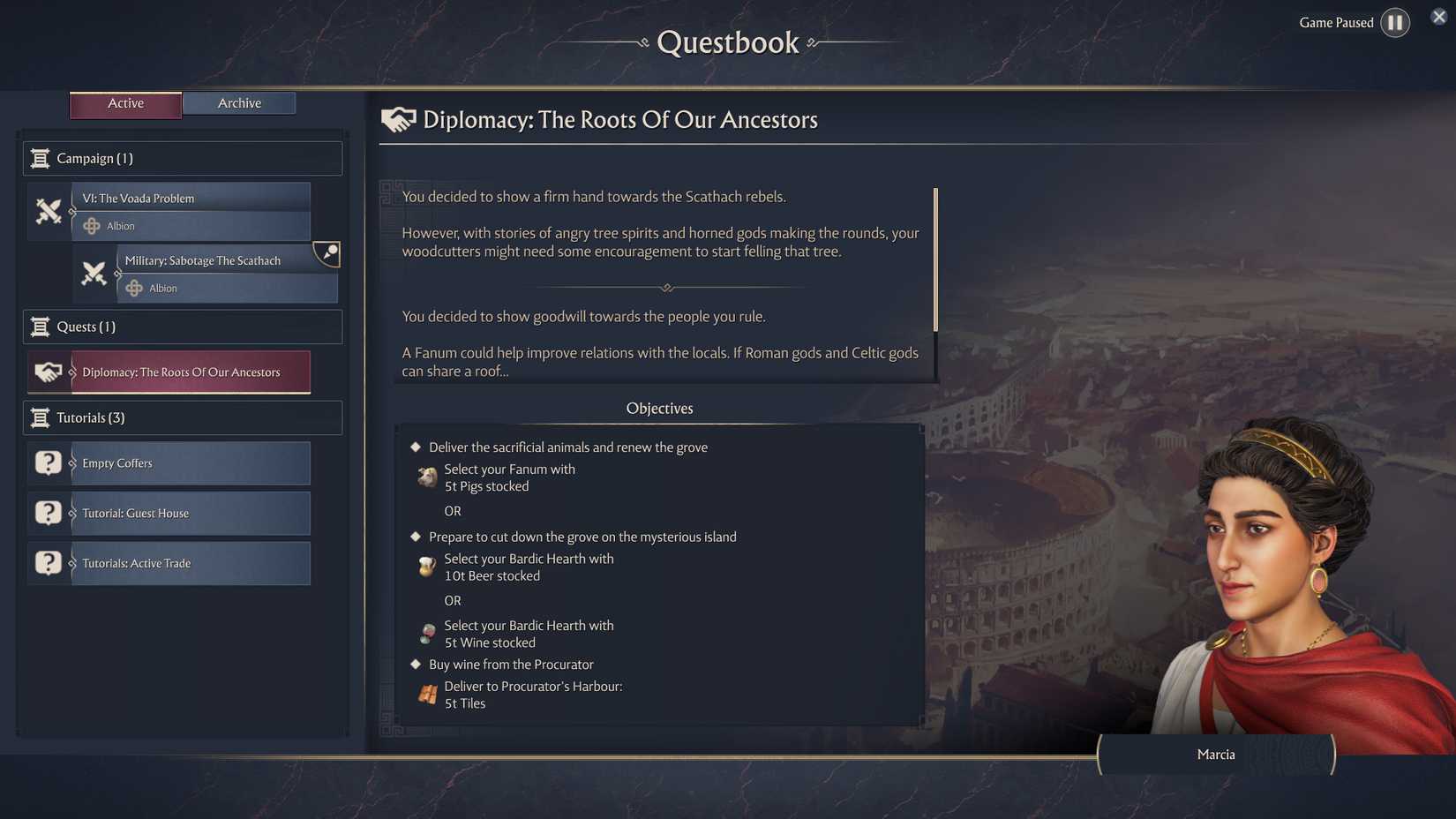Screen dimensions: 1456x819
Task: Collapse the Tutorials section
Action: point(182,417)
